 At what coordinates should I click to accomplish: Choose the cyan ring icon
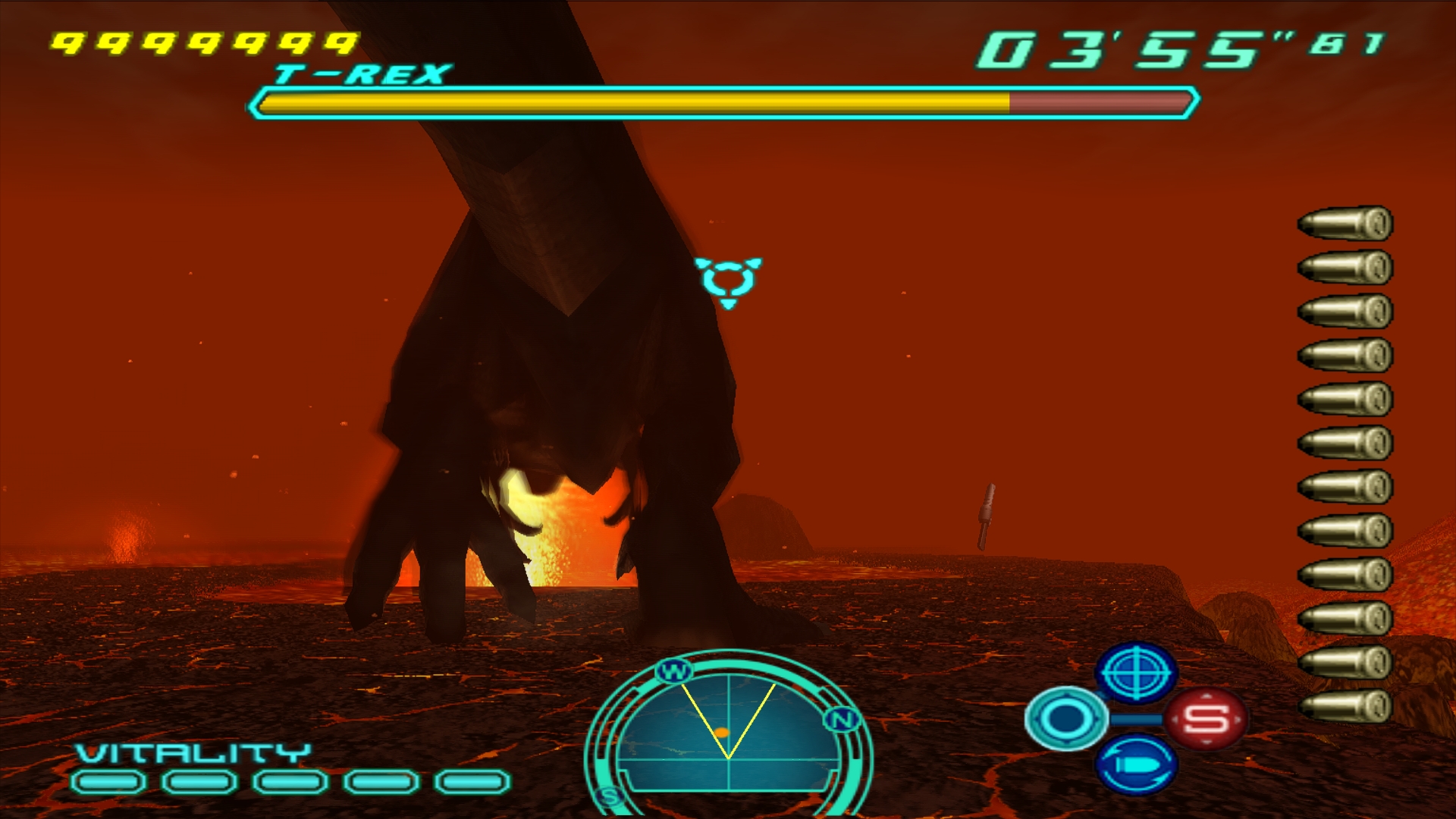coord(1065,718)
